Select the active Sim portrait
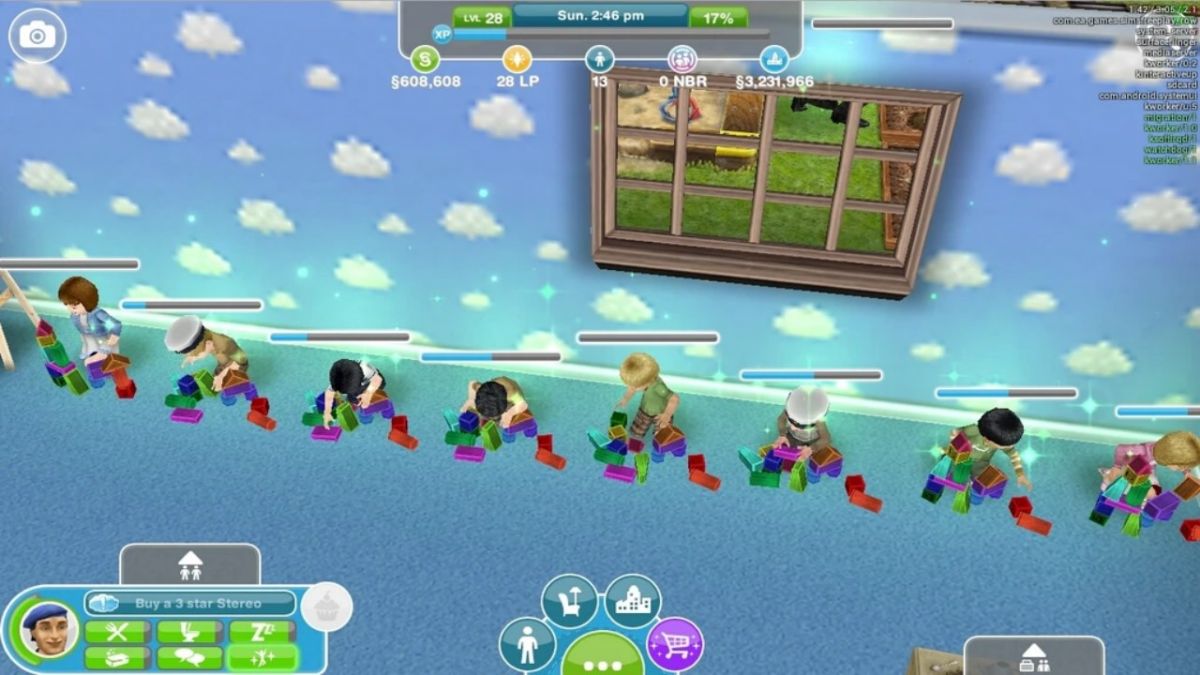 pyautogui.click(x=48, y=630)
